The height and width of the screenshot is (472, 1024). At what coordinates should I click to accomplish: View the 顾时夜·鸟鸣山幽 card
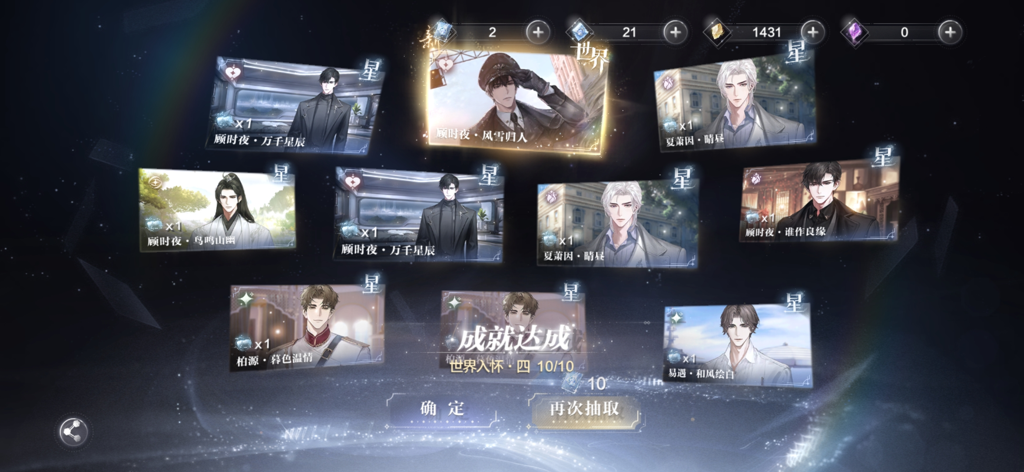[x=217, y=209]
